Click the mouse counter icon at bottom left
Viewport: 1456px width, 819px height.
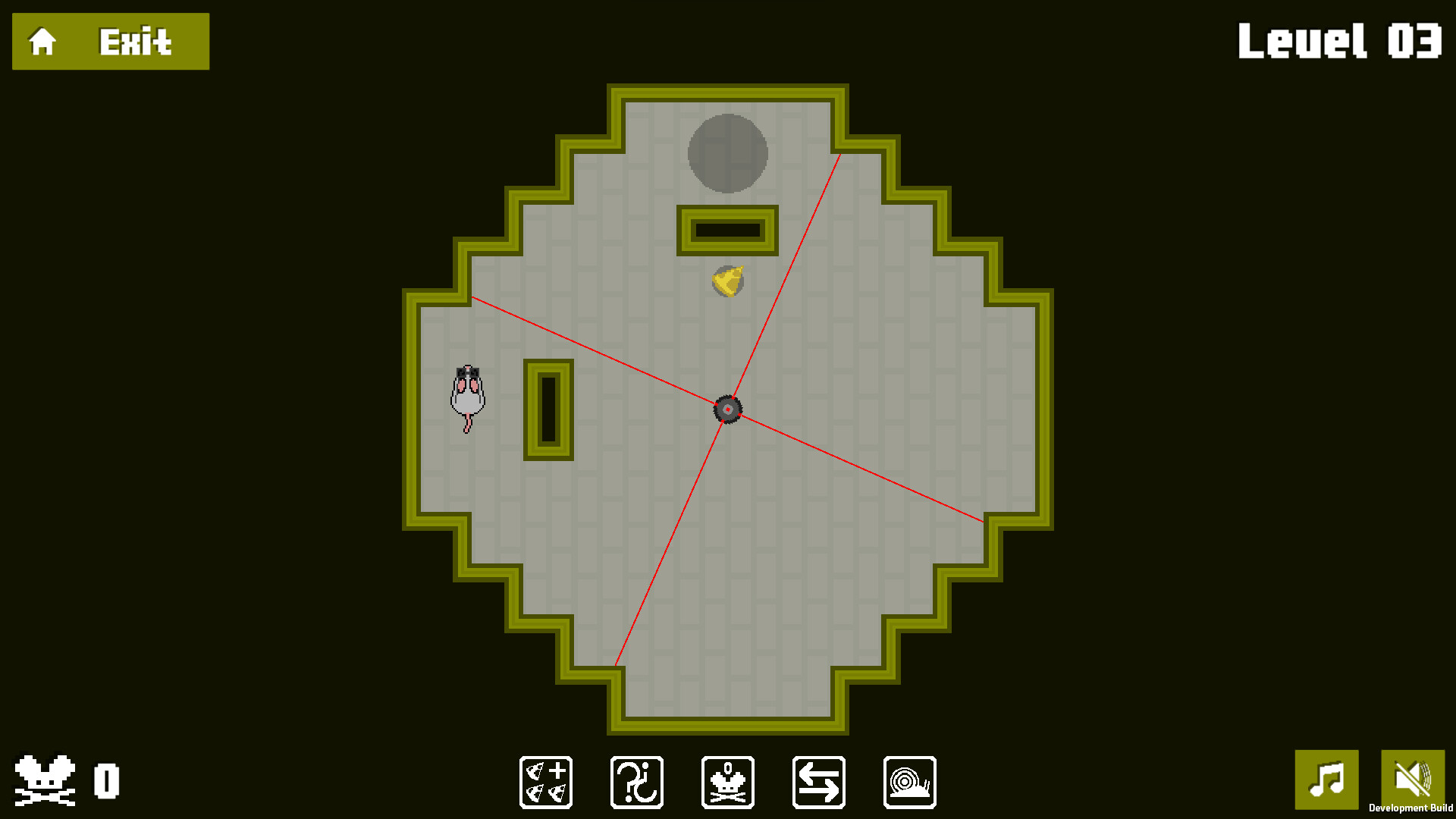(47, 779)
